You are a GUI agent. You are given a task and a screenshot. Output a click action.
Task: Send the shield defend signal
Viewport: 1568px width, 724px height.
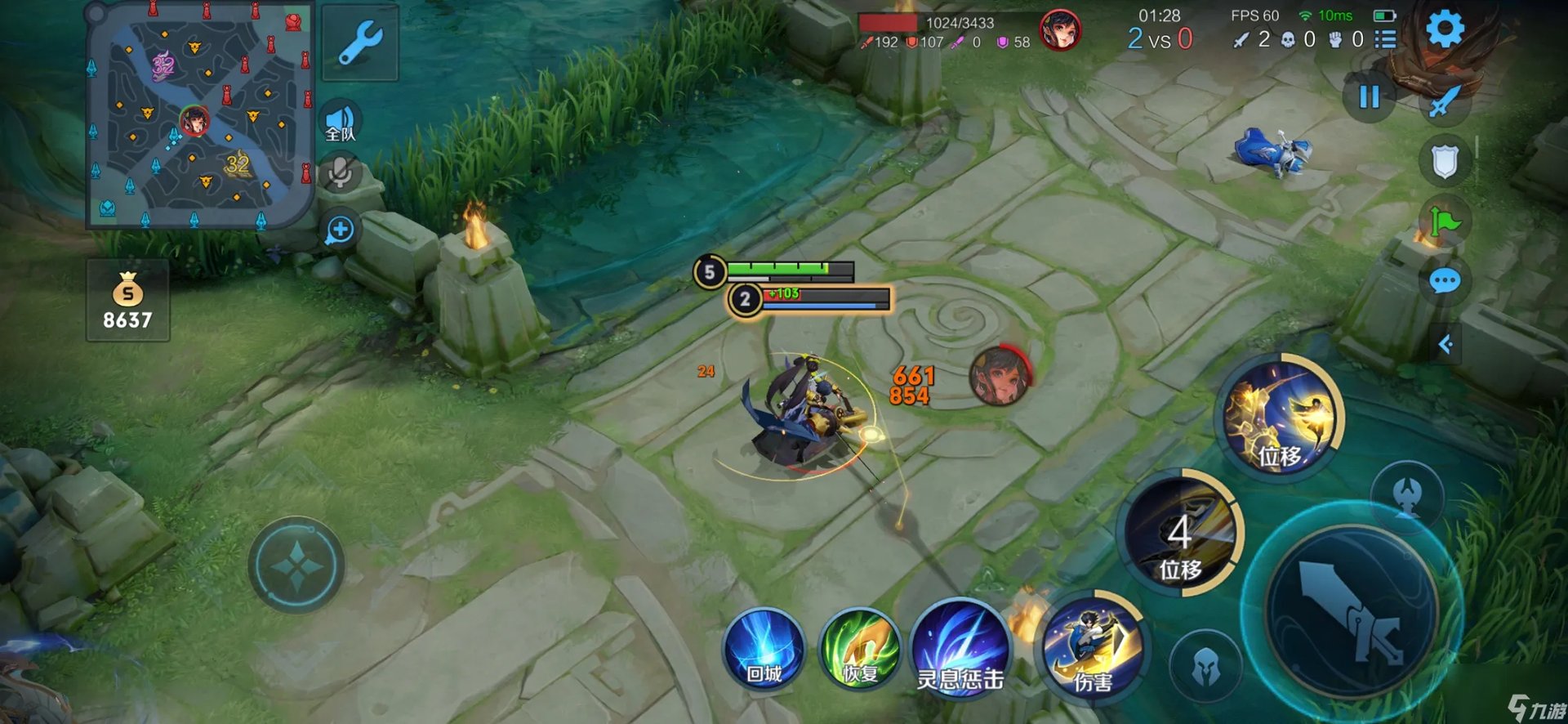tap(1445, 162)
